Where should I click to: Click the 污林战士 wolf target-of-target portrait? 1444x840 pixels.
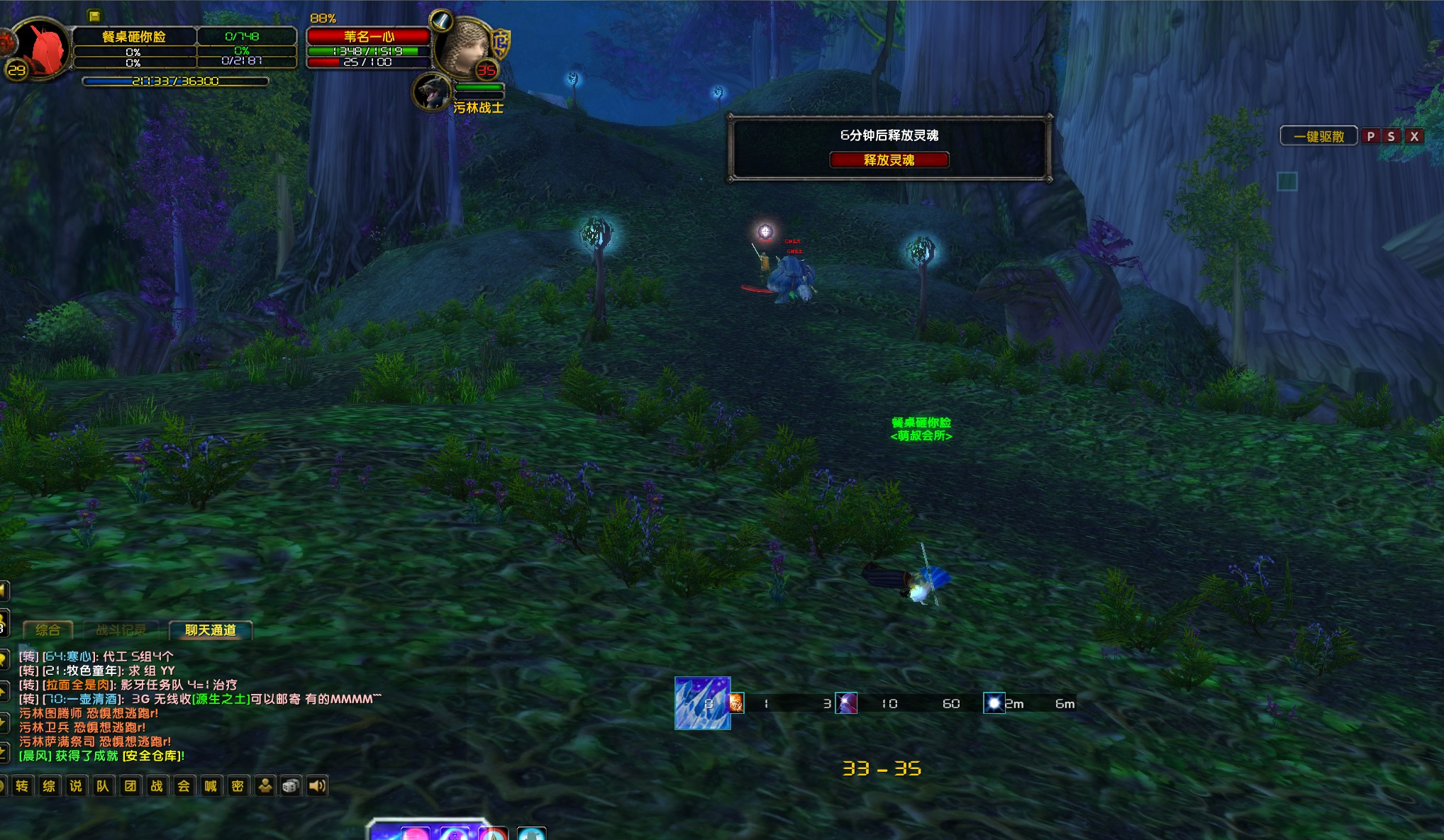[432, 92]
